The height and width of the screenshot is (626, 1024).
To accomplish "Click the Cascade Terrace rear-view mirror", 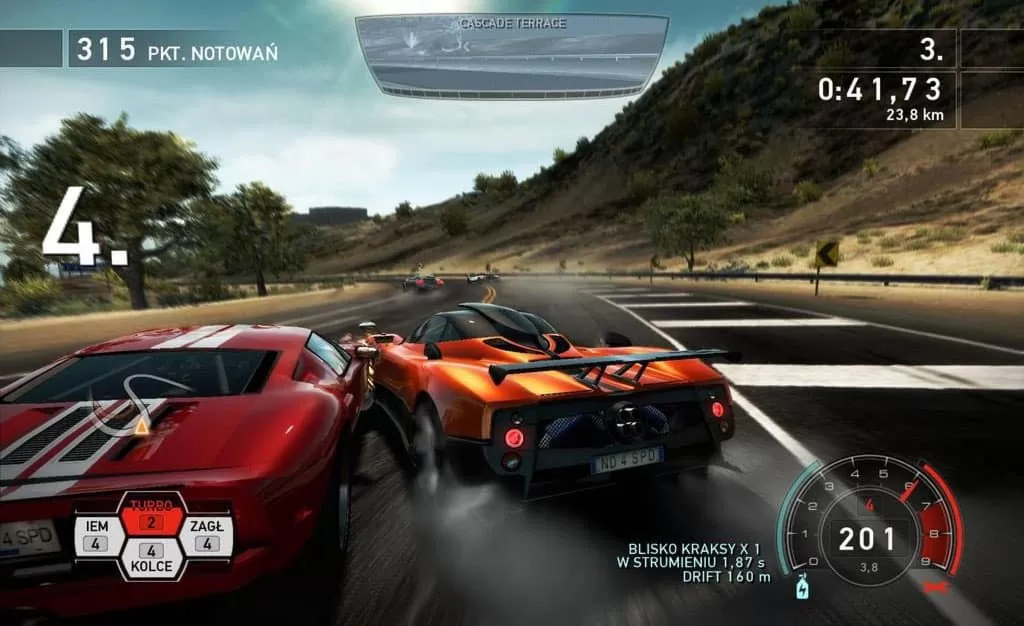I will [512, 54].
